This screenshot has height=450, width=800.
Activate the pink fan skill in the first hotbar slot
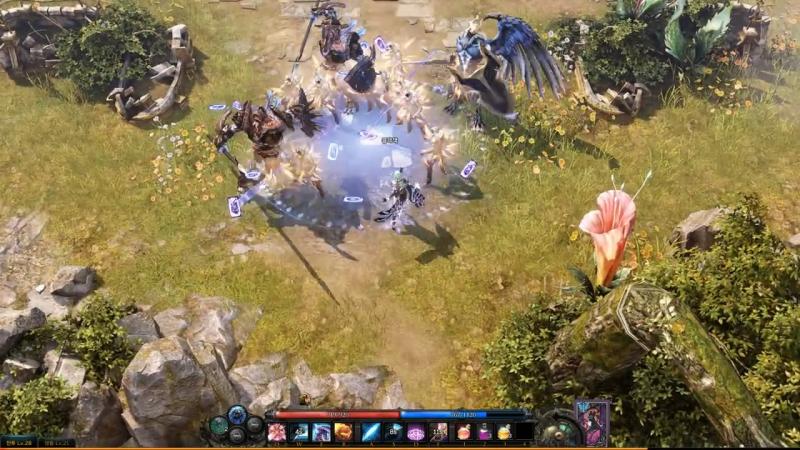coord(277,432)
